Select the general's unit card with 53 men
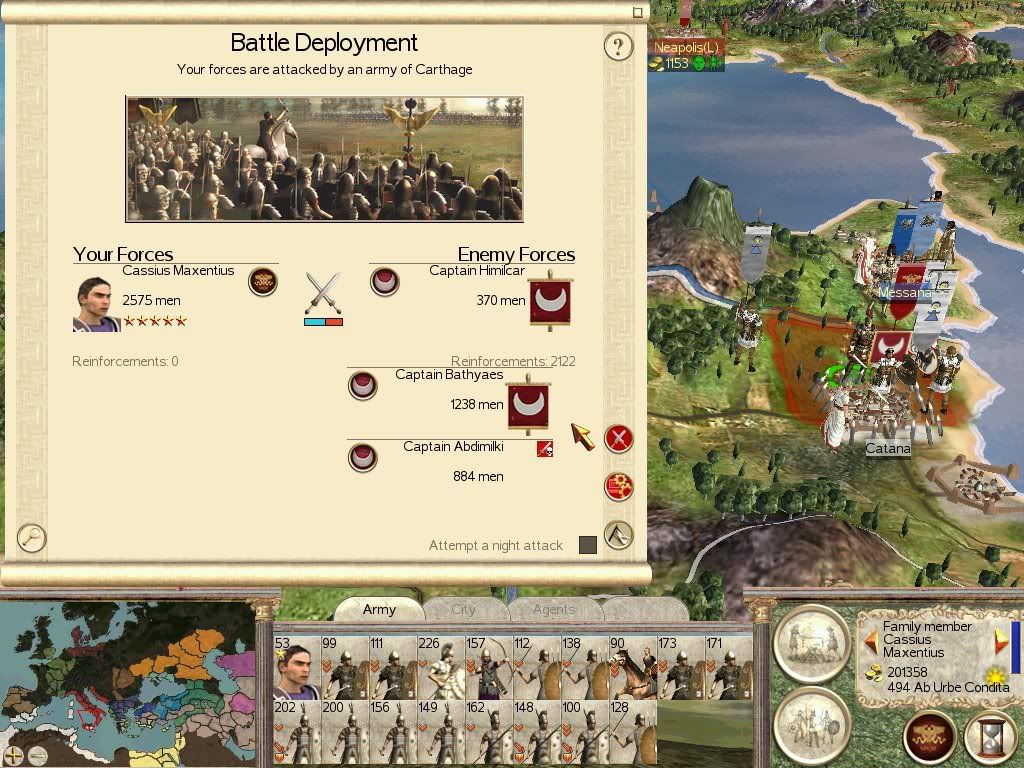 coord(296,668)
